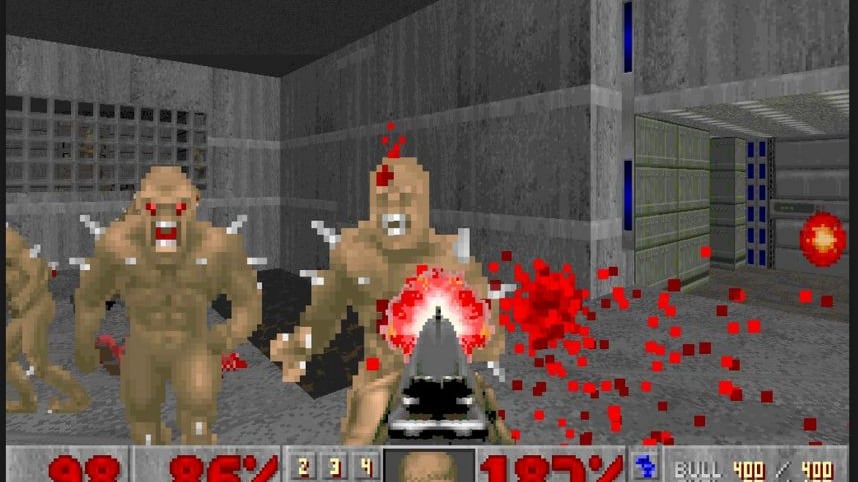Click the Doomguy face portrait
This screenshot has height=482, width=858.
click(428, 468)
